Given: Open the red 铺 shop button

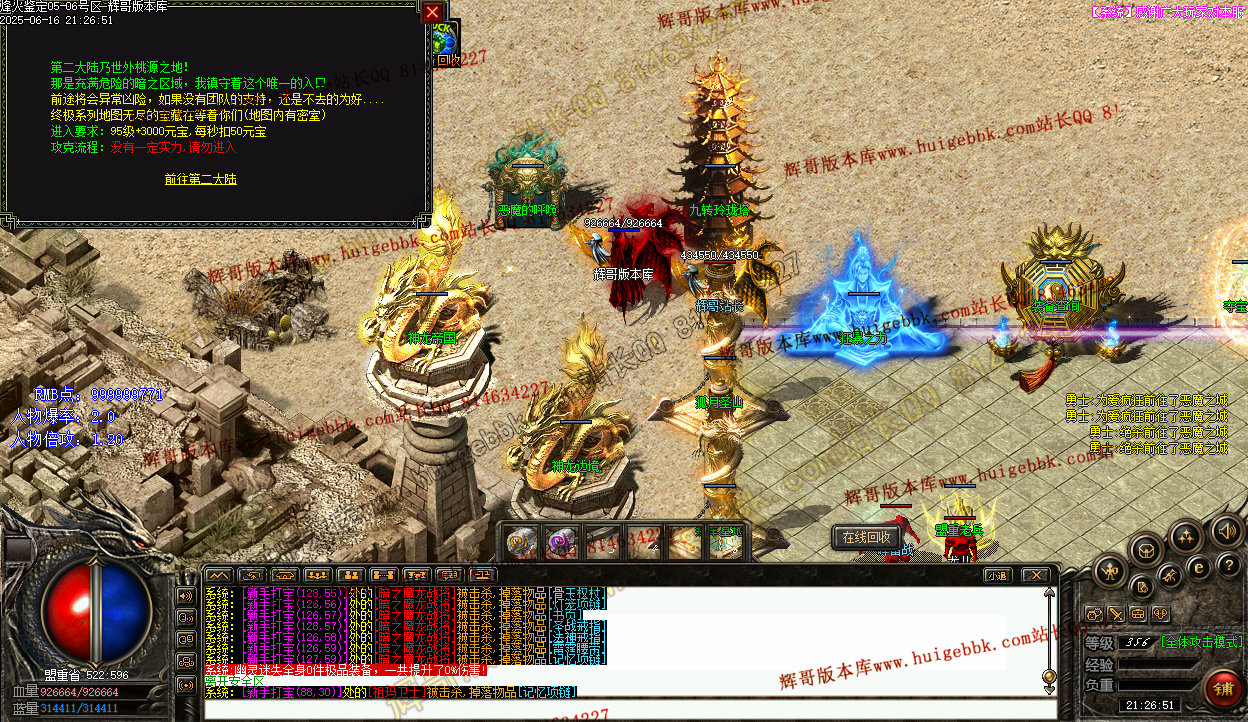Looking at the screenshot, I should coord(1222,688).
